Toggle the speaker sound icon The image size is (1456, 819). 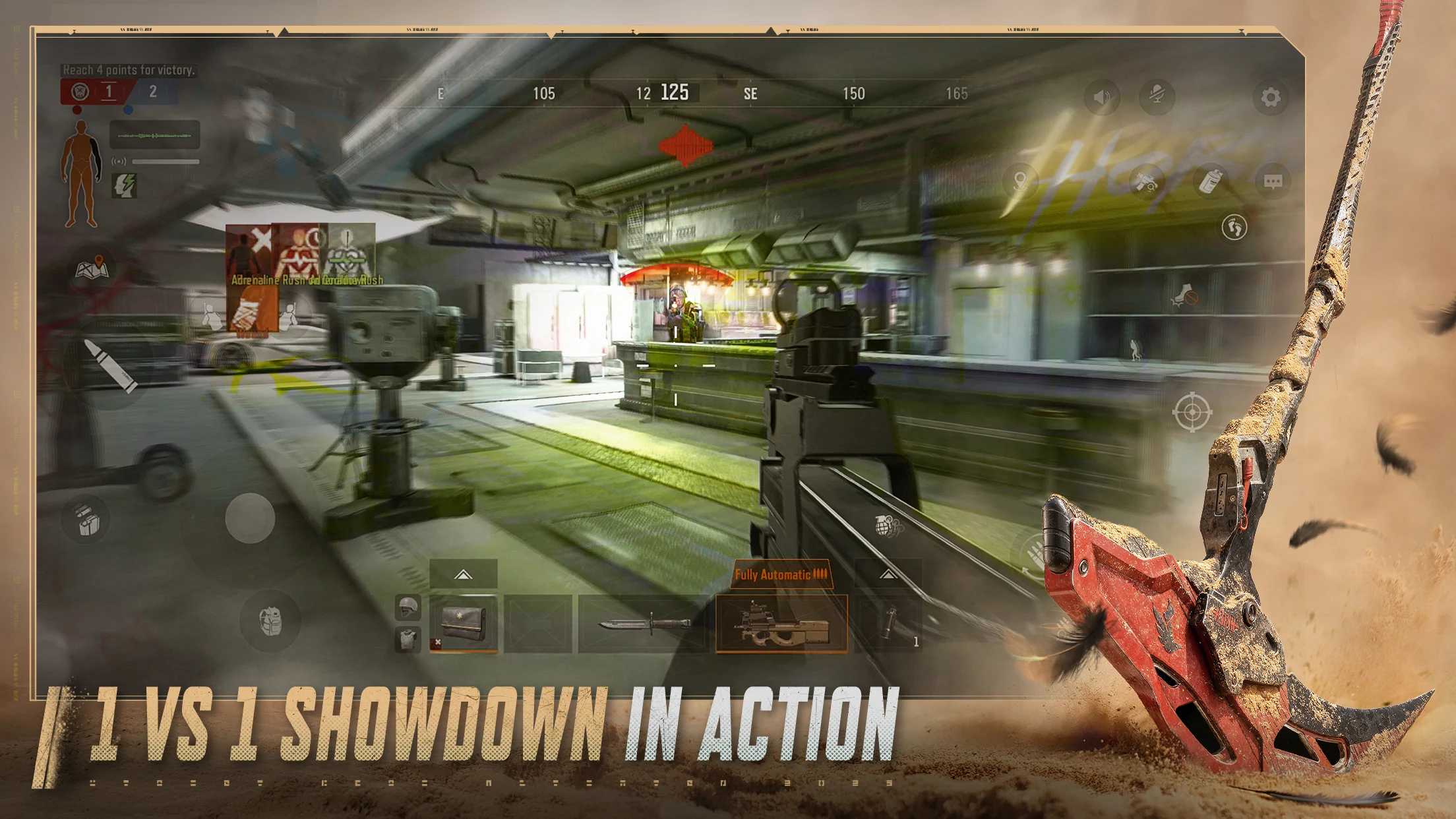point(1101,98)
